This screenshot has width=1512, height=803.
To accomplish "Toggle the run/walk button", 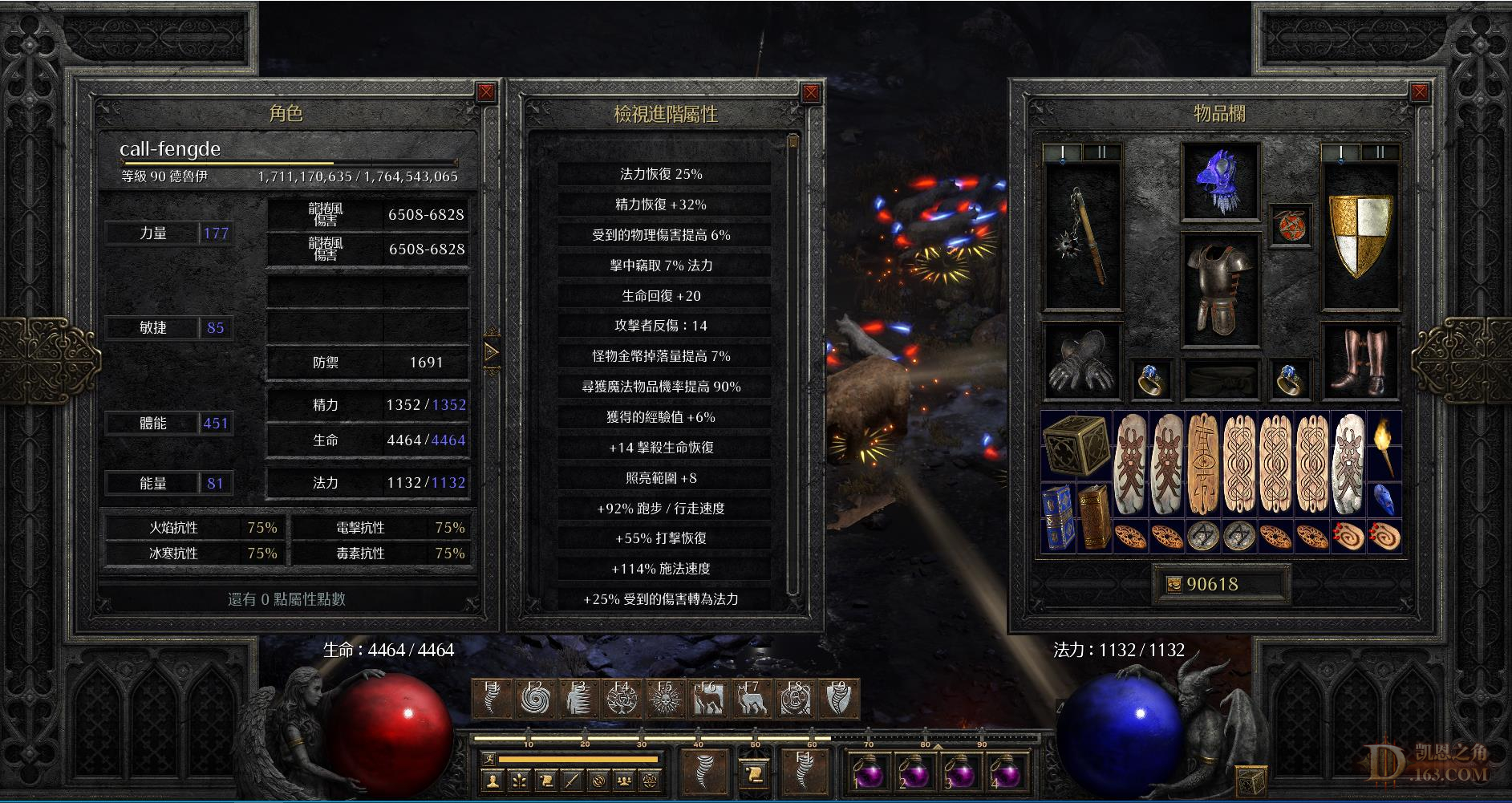I will point(489,758).
